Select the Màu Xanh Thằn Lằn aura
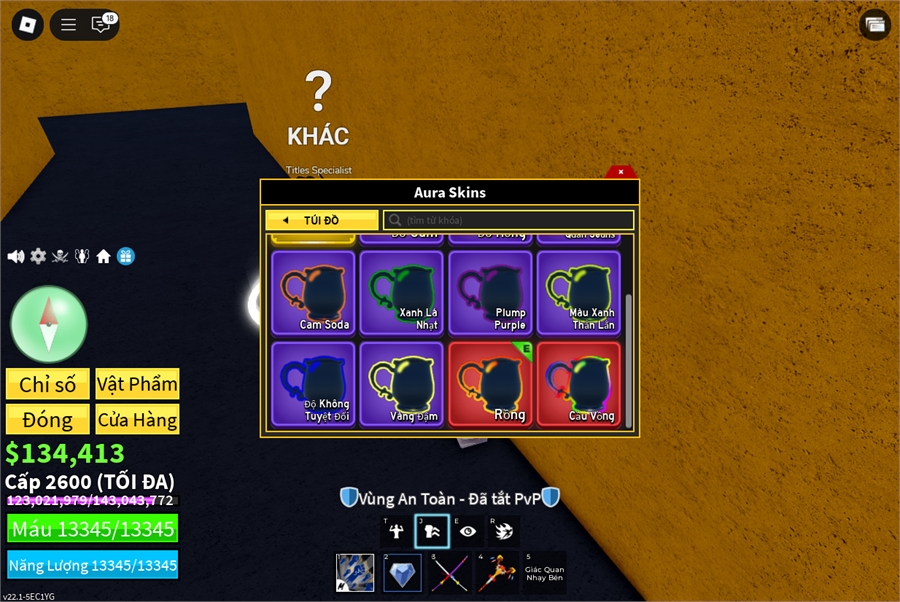The height and width of the screenshot is (602, 900). [578, 292]
